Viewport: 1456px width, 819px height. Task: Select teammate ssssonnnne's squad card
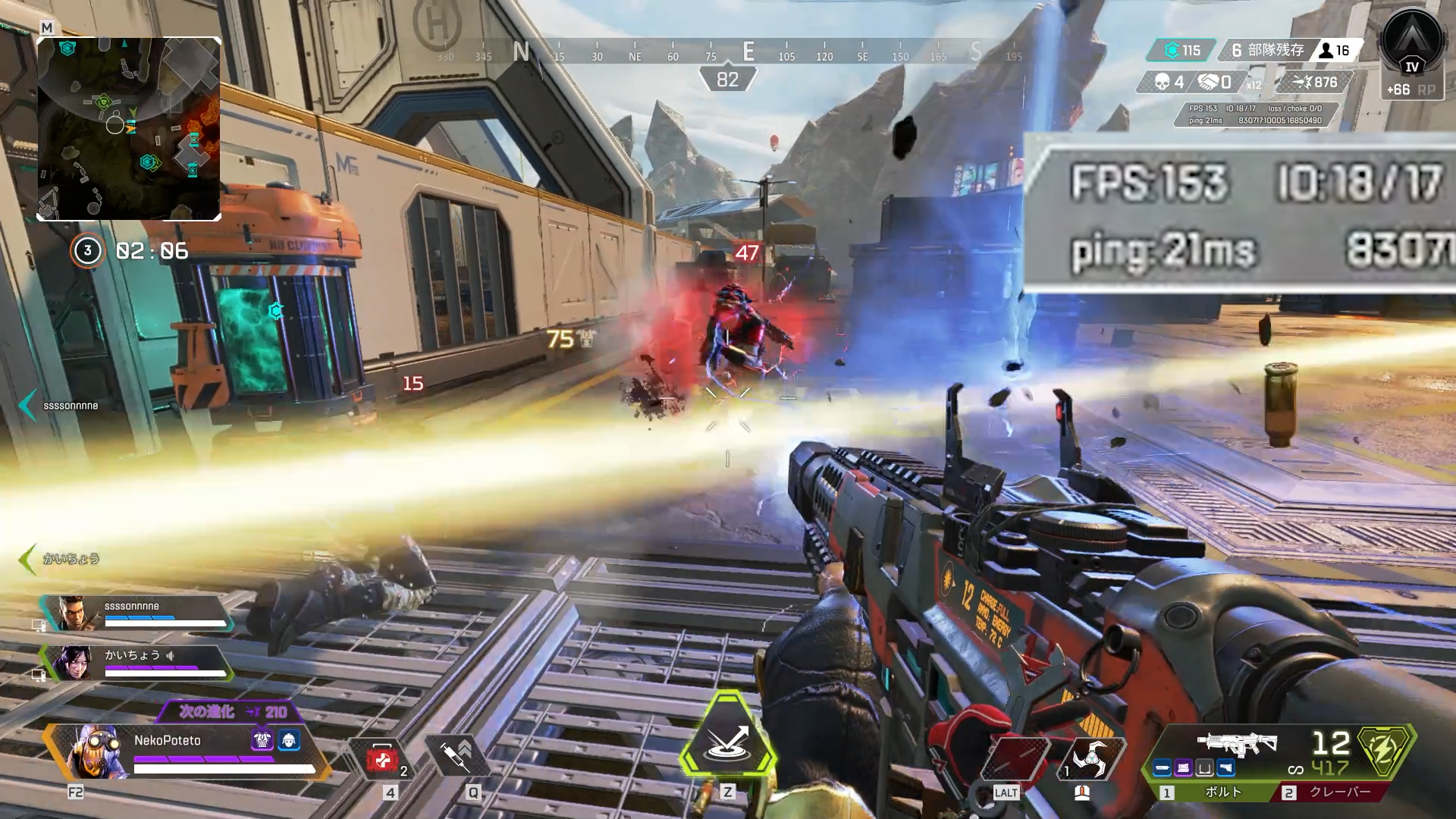(136, 613)
